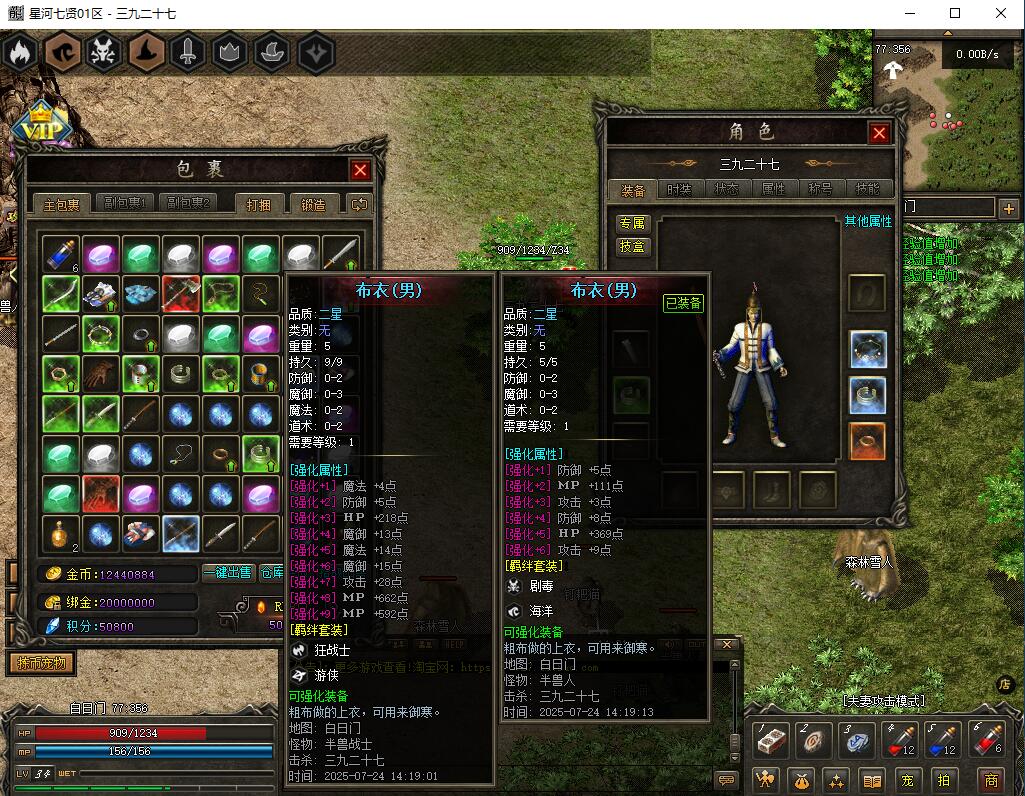This screenshot has height=796, width=1025.
Task: Click the 打捆 bundle button
Action: click(x=265, y=204)
